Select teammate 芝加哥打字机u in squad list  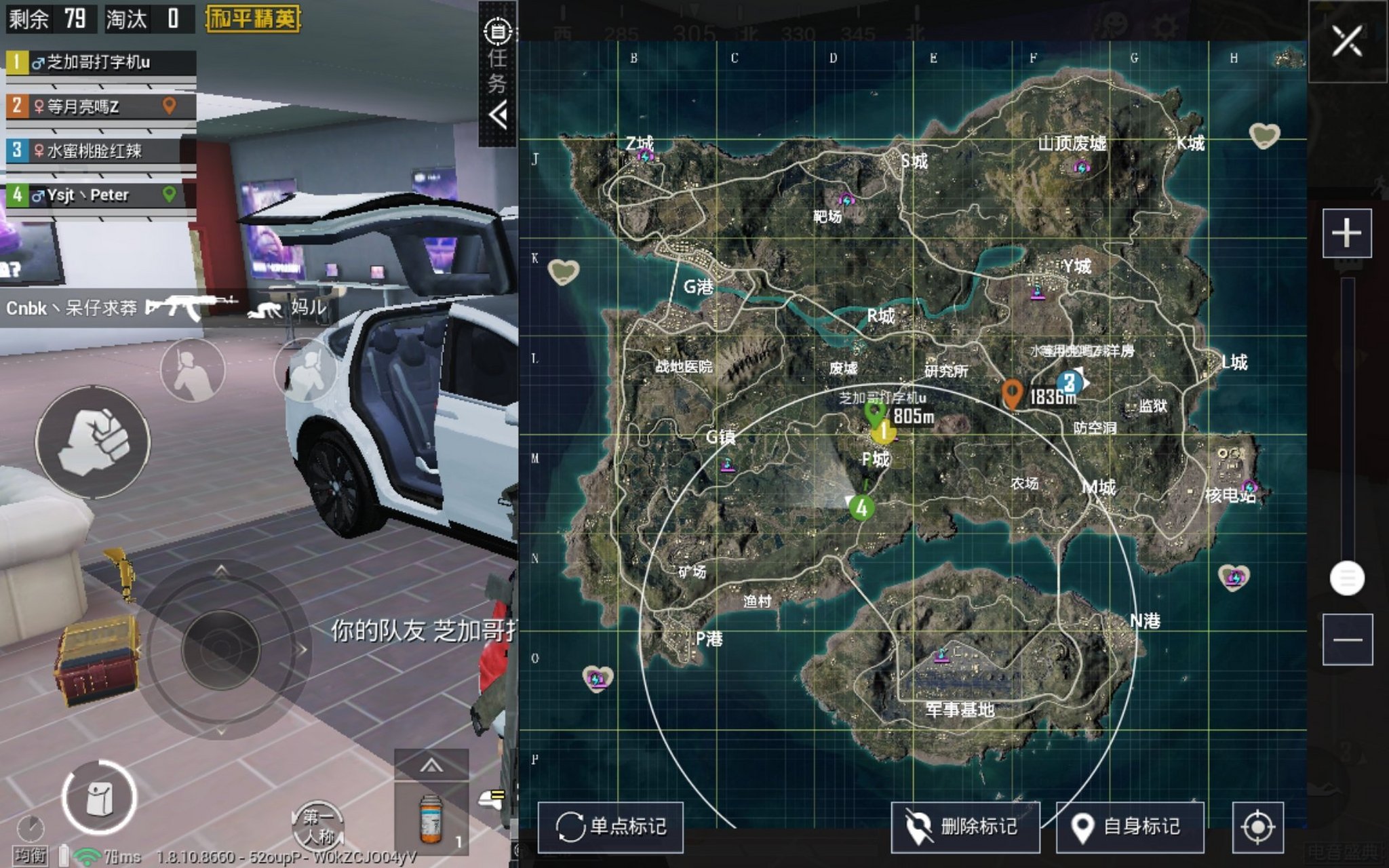100,62
